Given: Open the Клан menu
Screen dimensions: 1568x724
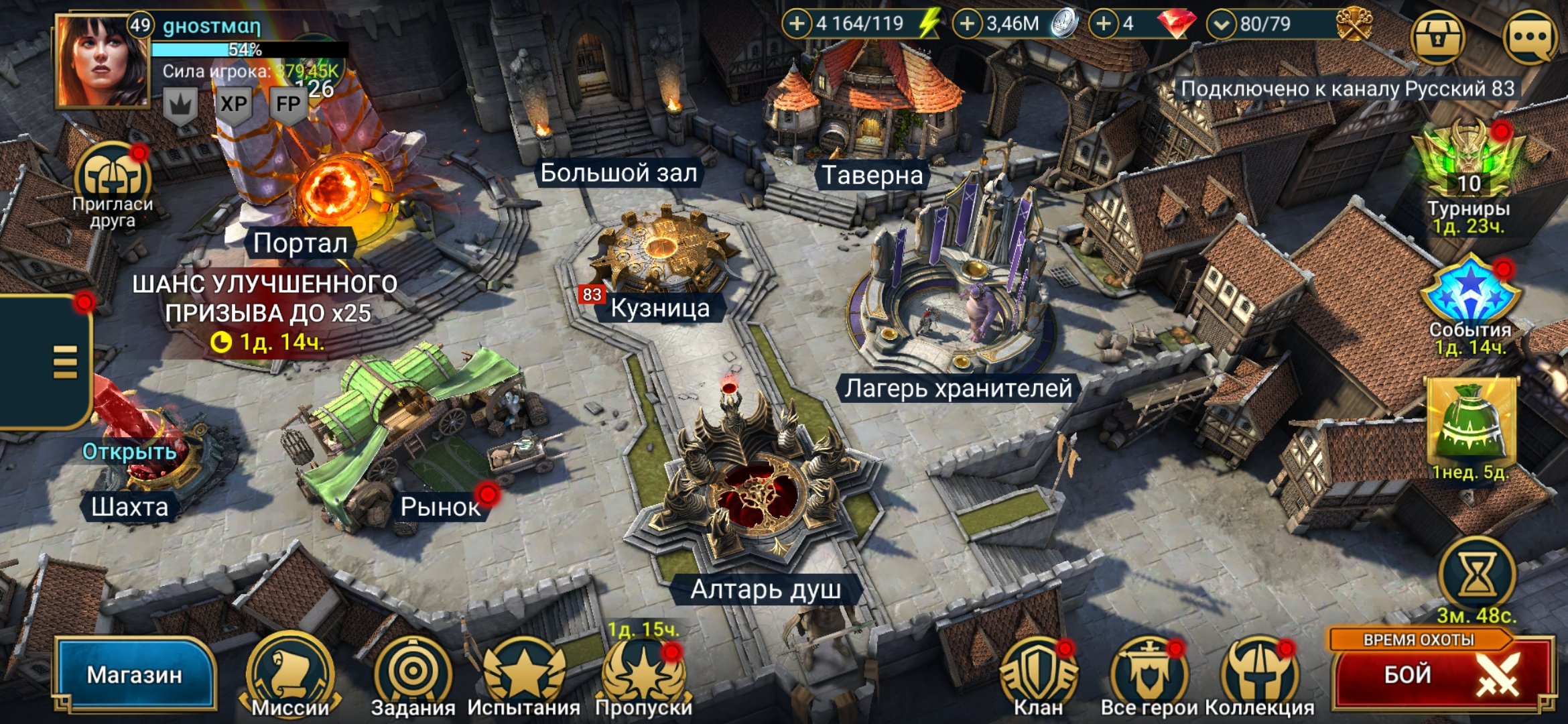Looking at the screenshot, I should pyautogui.click(x=1038, y=675).
